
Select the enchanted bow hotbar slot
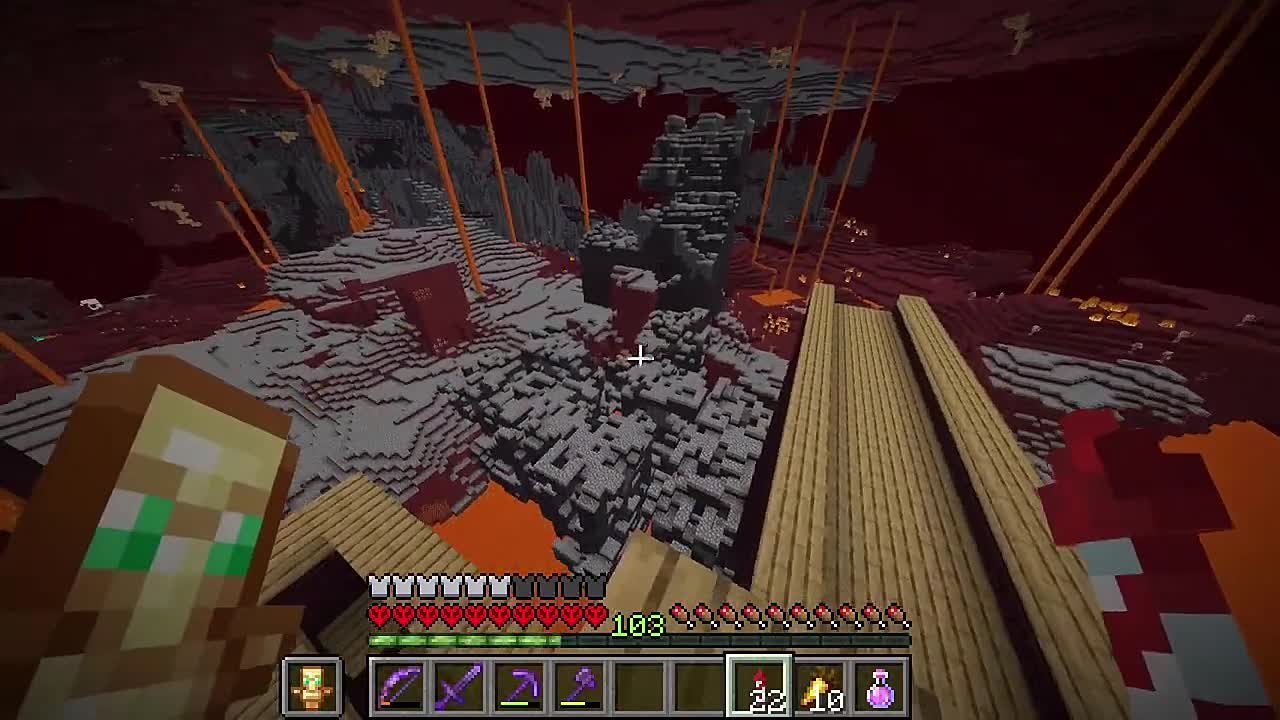point(399,687)
